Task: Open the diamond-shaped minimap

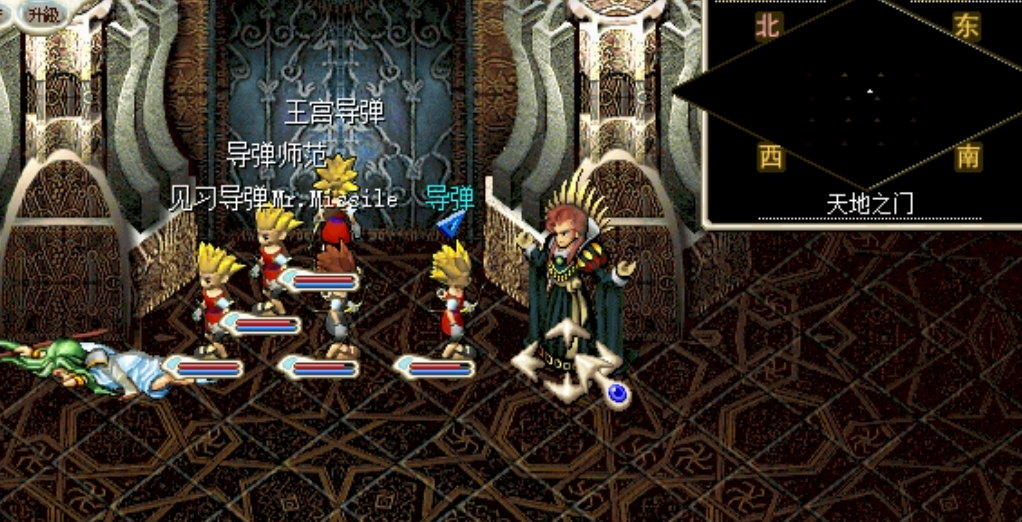Action: coord(868,92)
